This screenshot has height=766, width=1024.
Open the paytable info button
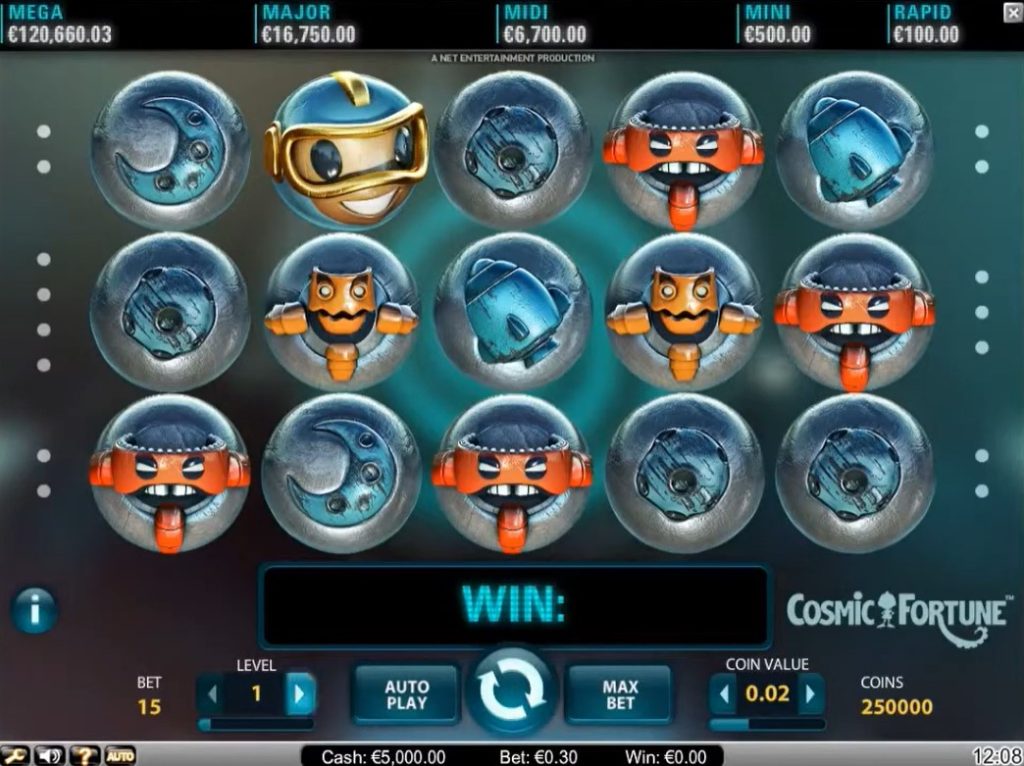click(x=34, y=609)
